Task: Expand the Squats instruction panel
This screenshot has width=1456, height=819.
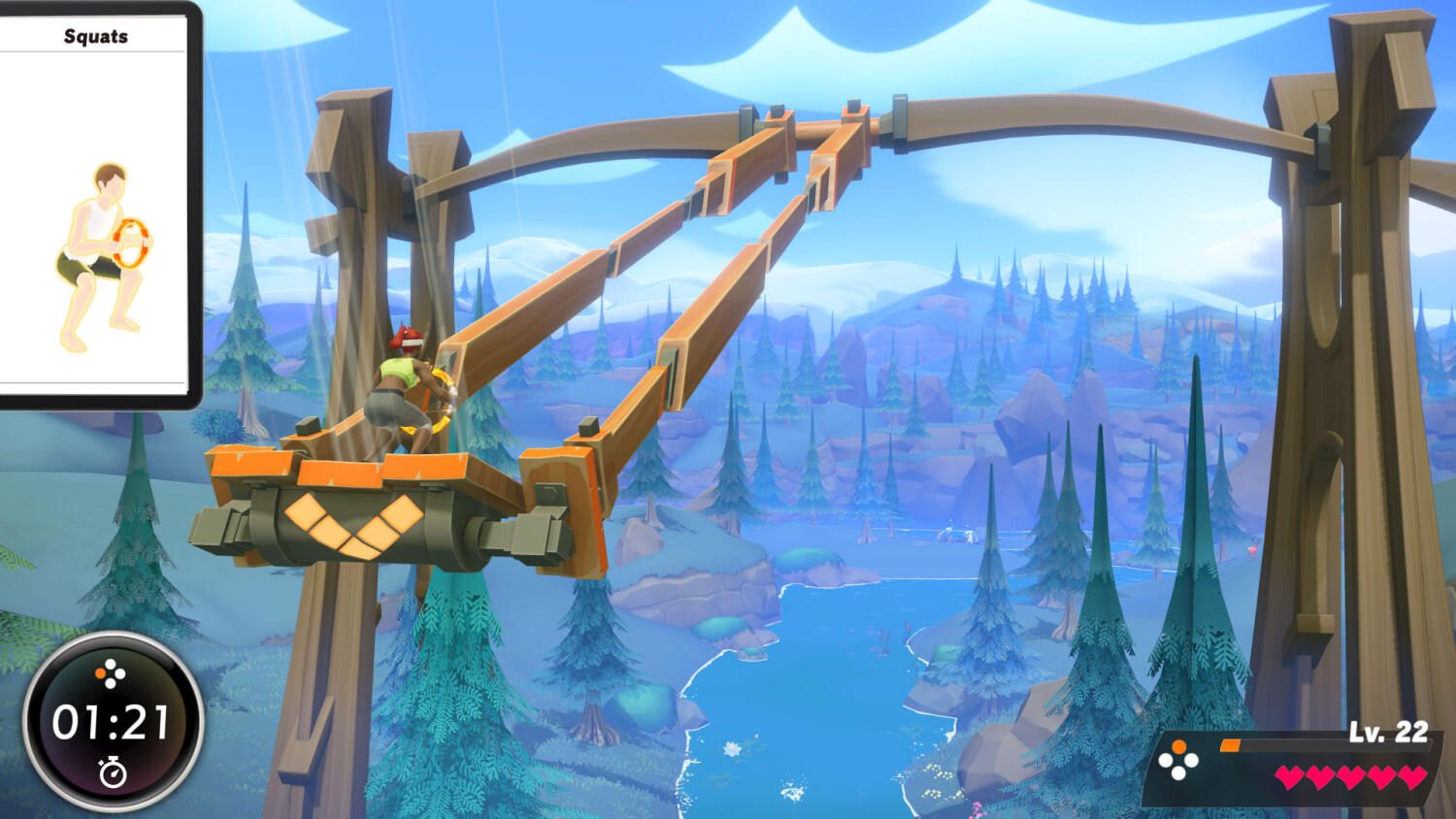Action: (97, 204)
